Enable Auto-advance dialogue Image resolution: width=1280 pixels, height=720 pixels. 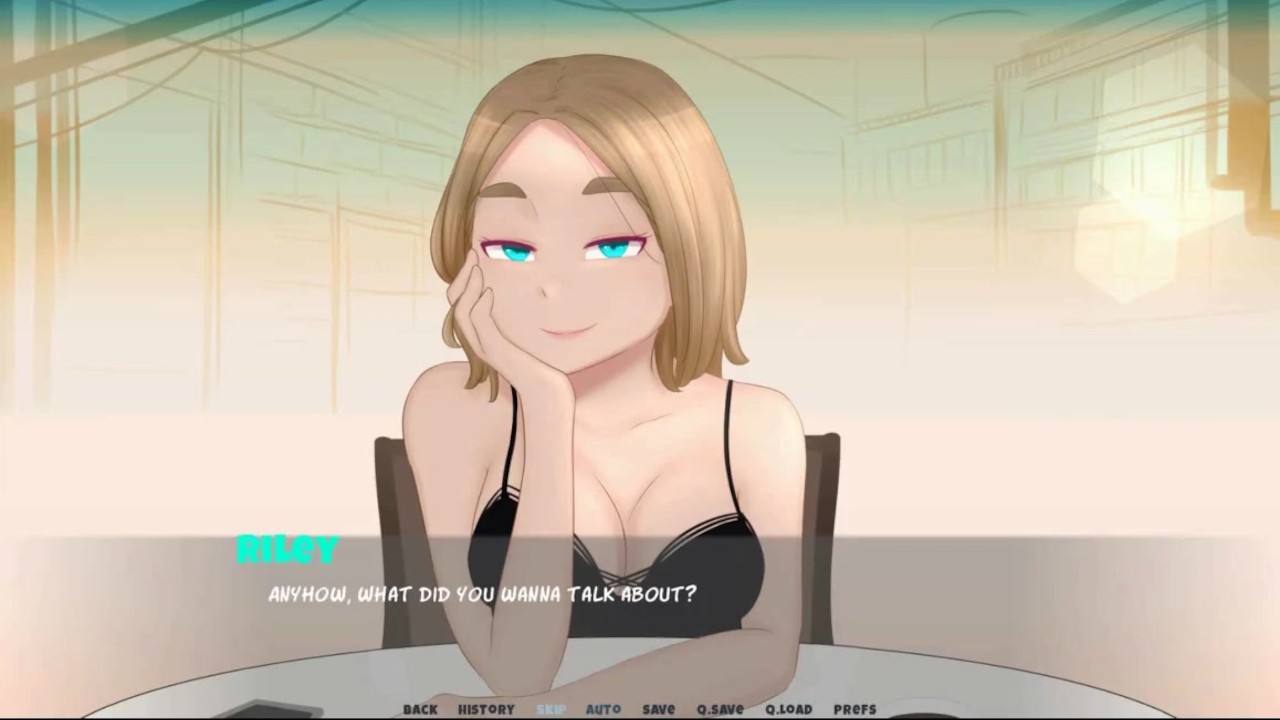click(603, 709)
